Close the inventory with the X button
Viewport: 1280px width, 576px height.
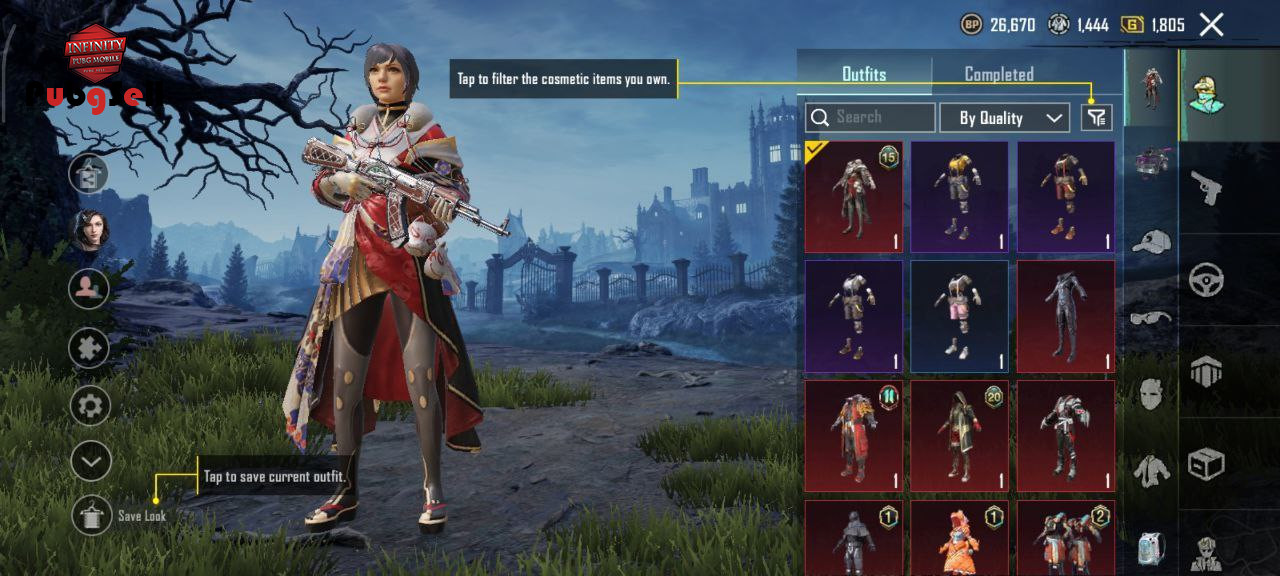[x=1211, y=25]
